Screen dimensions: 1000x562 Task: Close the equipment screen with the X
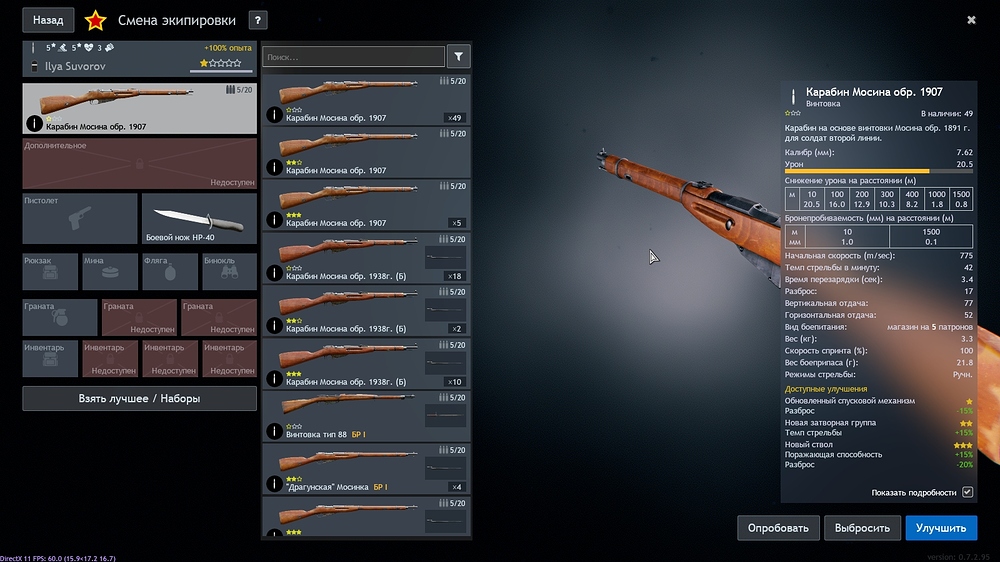pyautogui.click(x=971, y=19)
